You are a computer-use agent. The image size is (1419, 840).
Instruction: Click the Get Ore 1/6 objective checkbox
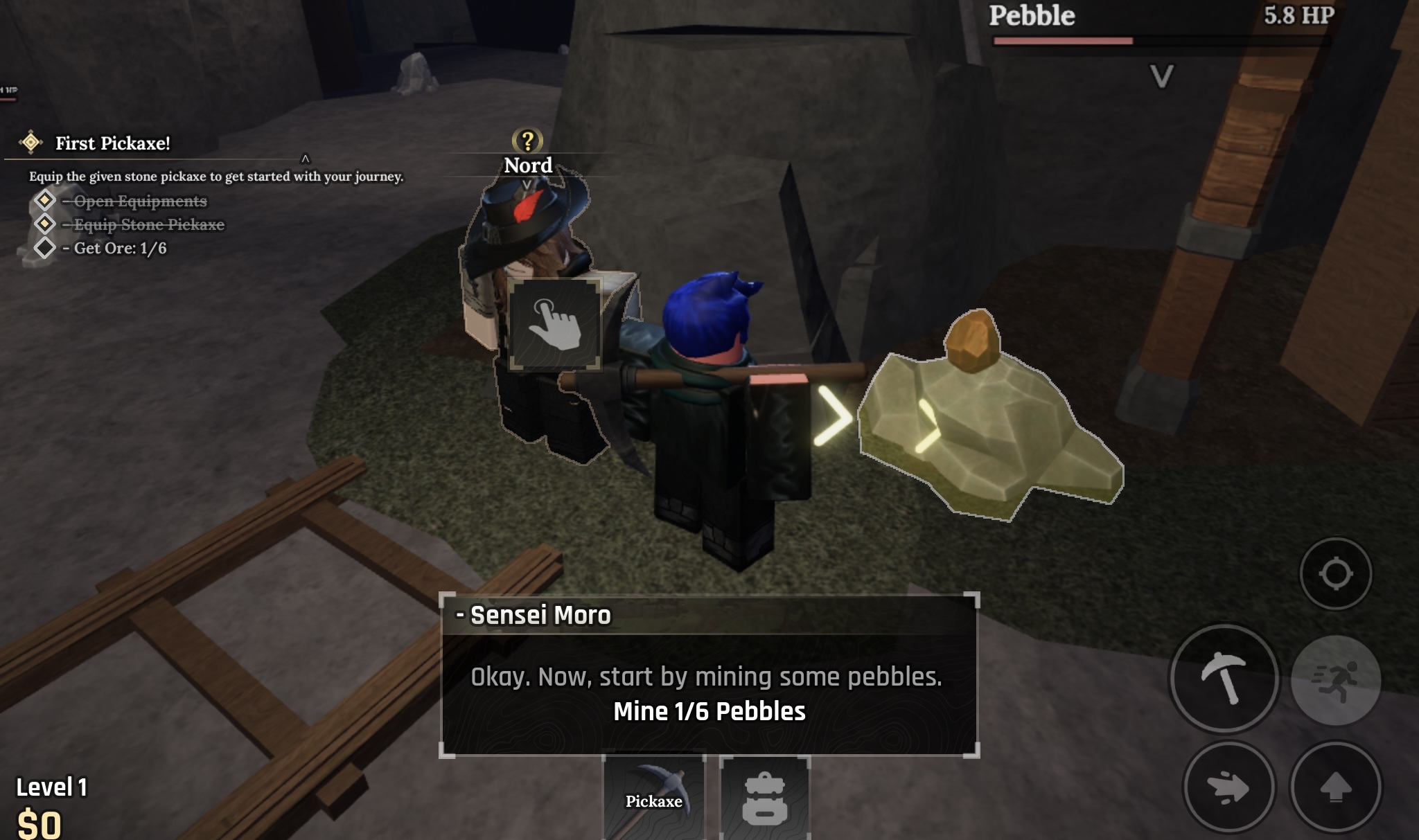pyautogui.click(x=46, y=249)
